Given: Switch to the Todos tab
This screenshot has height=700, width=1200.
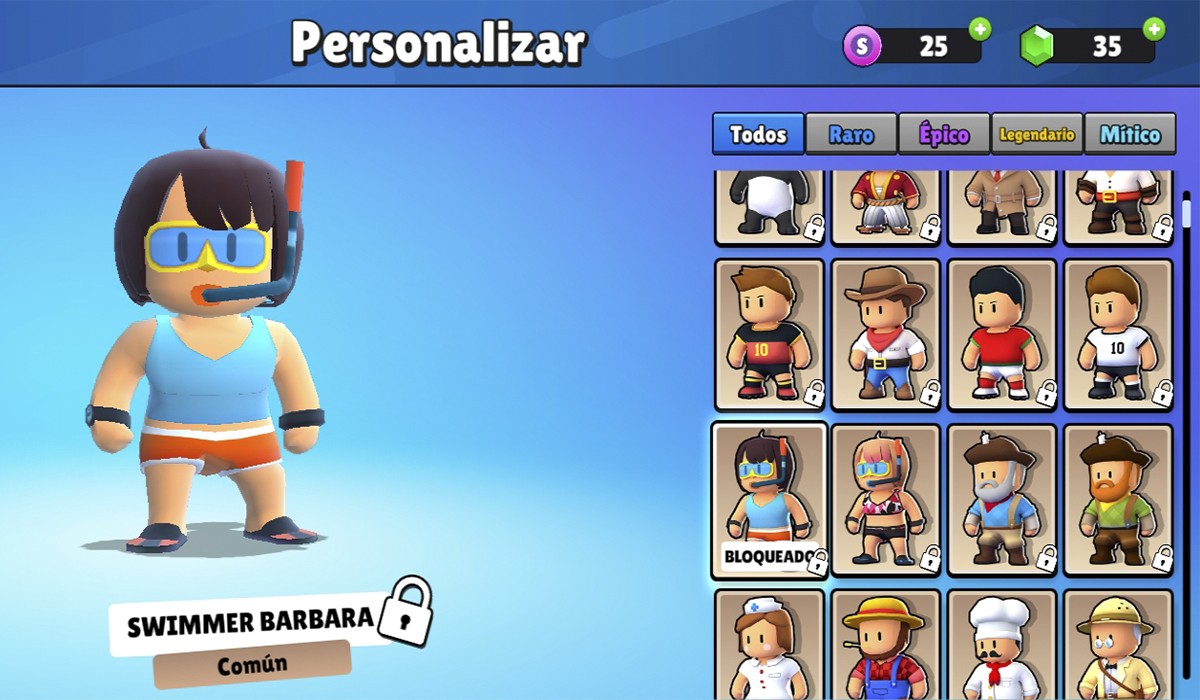Looking at the screenshot, I should 758,134.
